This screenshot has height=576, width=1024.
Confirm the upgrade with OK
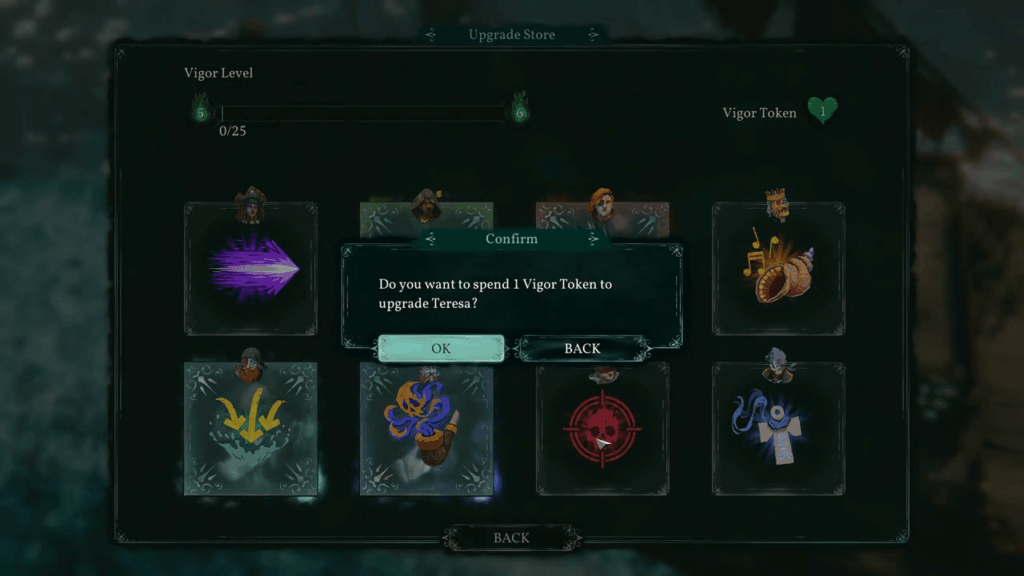(x=441, y=348)
